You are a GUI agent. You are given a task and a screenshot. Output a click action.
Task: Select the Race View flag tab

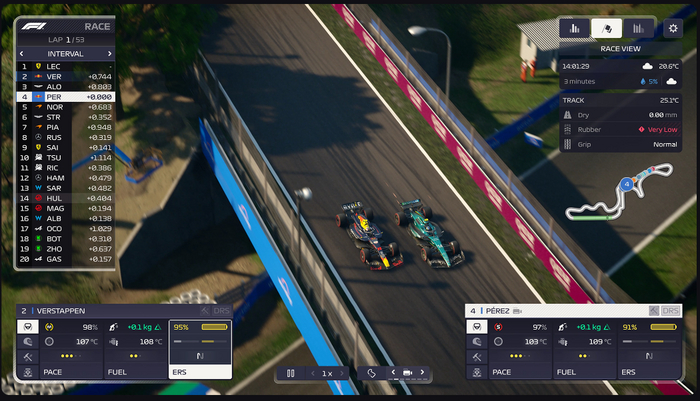point(607,28)
